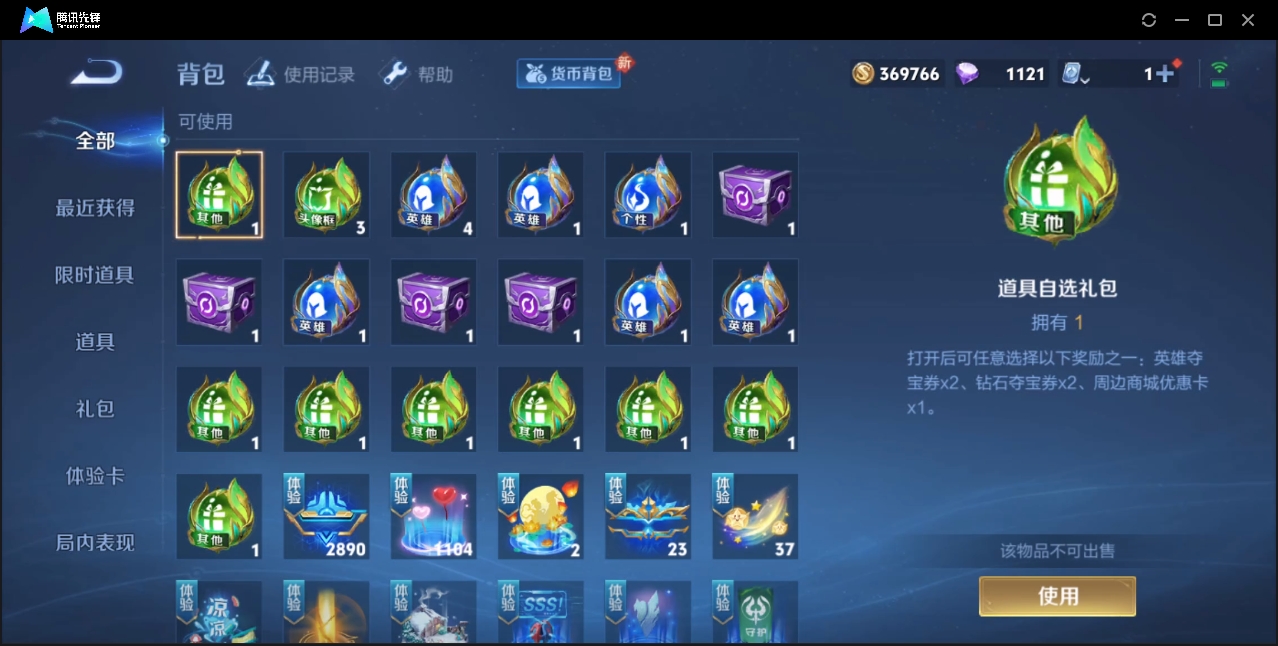Open 使用记录 usage history
This screenshot has width=1278, height=646.
click(x=300, y=74)
